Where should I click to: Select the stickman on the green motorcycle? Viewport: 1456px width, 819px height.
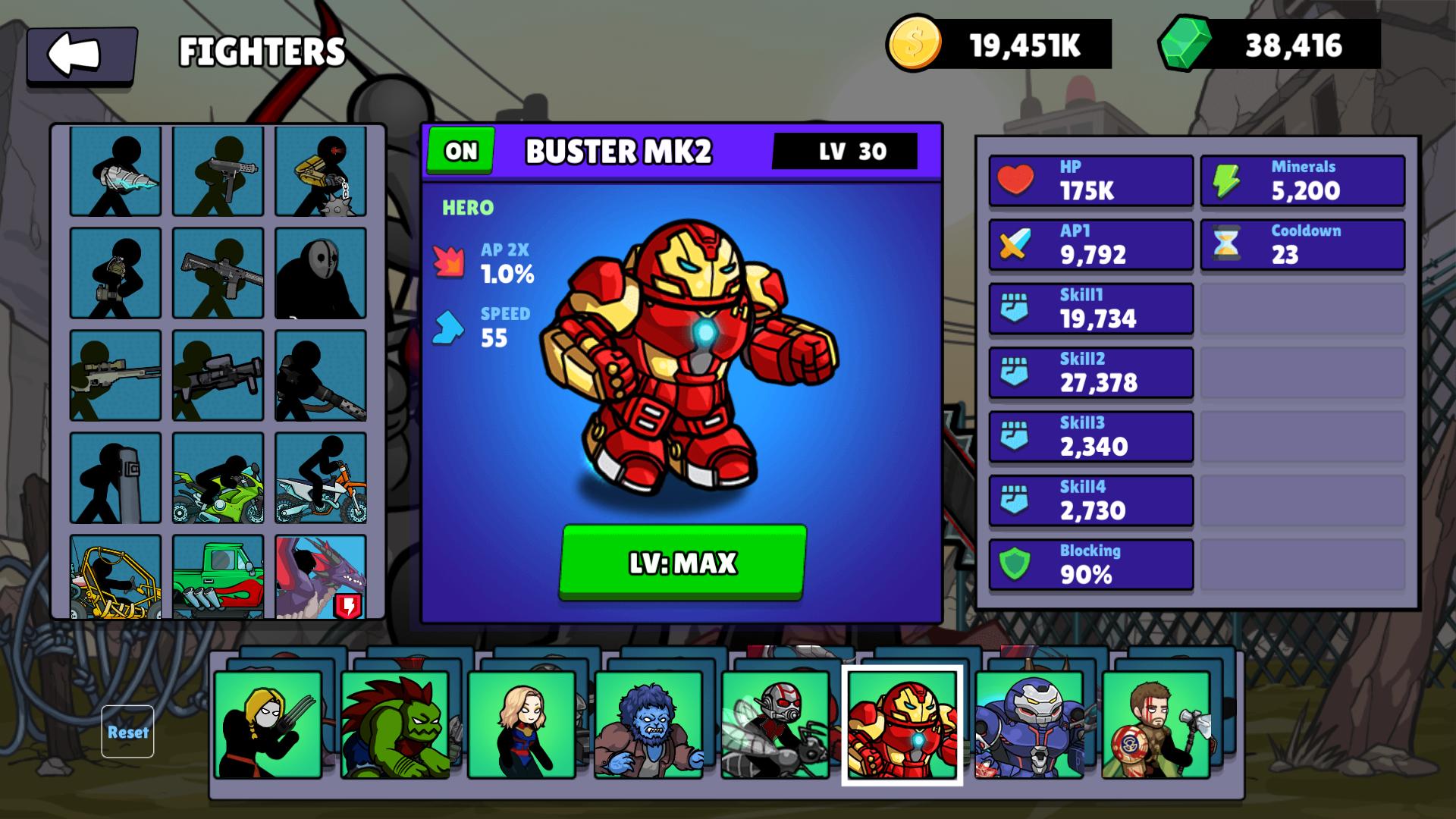tap(218, 478)
